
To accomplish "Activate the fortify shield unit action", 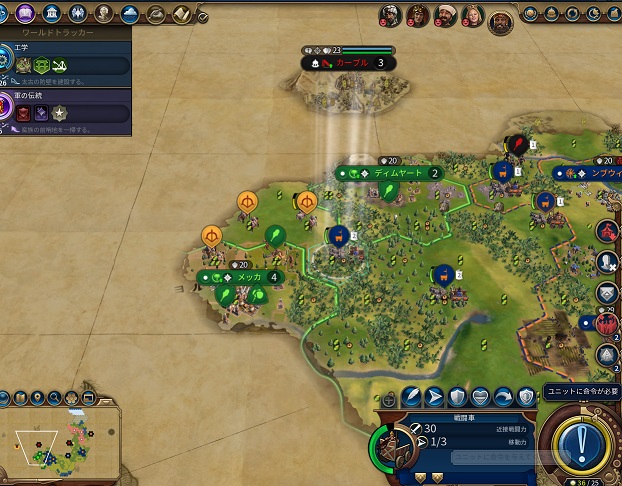I will [x=457, y=396].
